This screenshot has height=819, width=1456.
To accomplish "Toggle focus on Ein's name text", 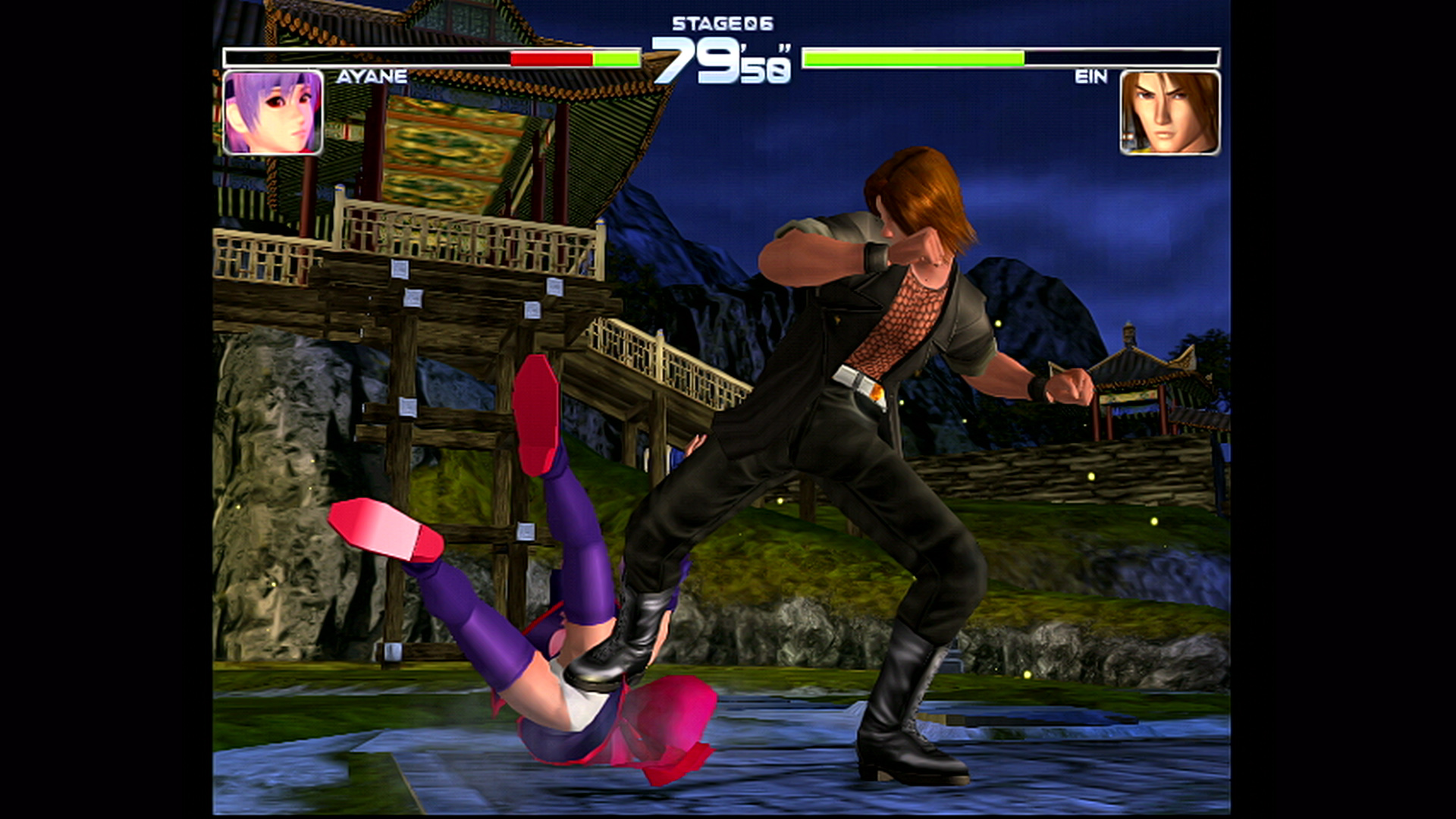I will (1093, 76).
